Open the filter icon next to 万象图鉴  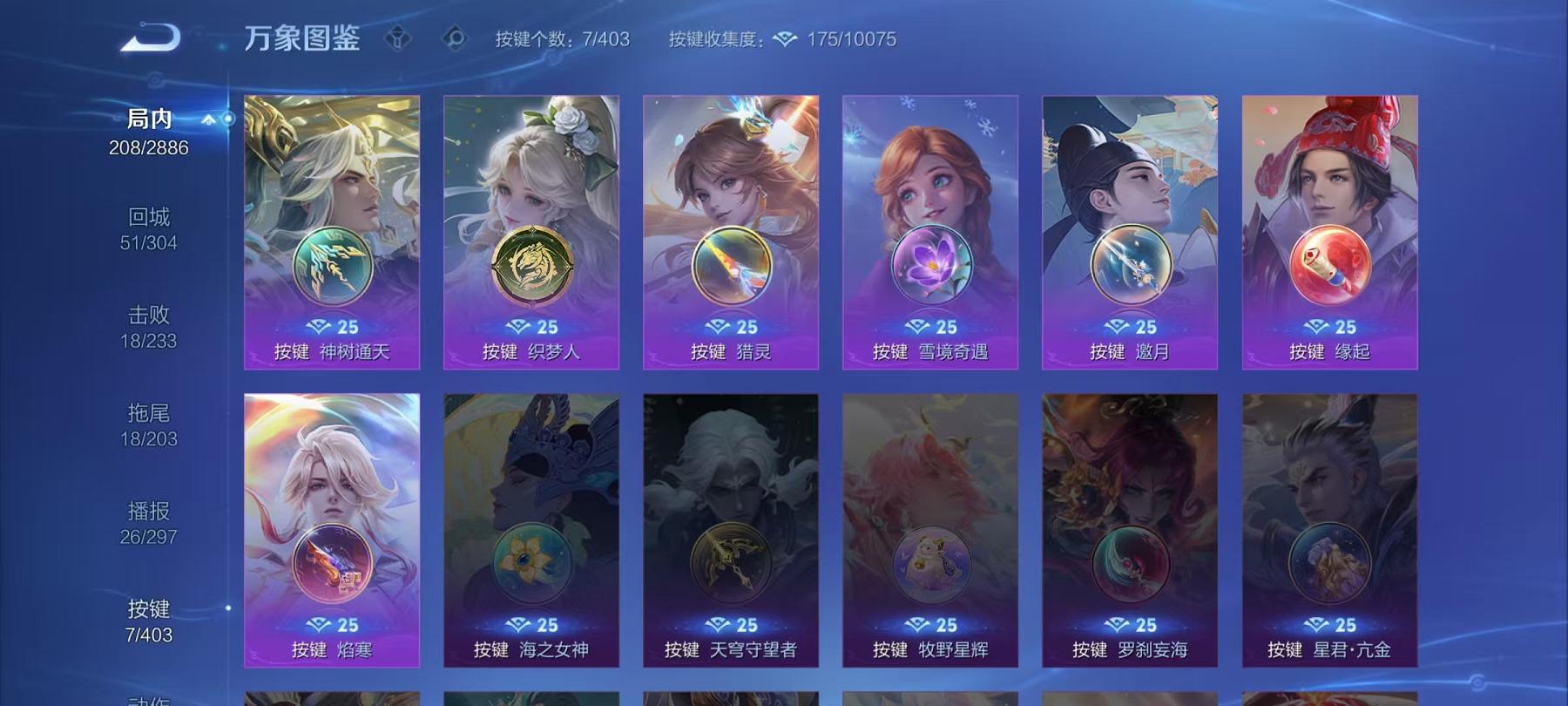point(396,37)
